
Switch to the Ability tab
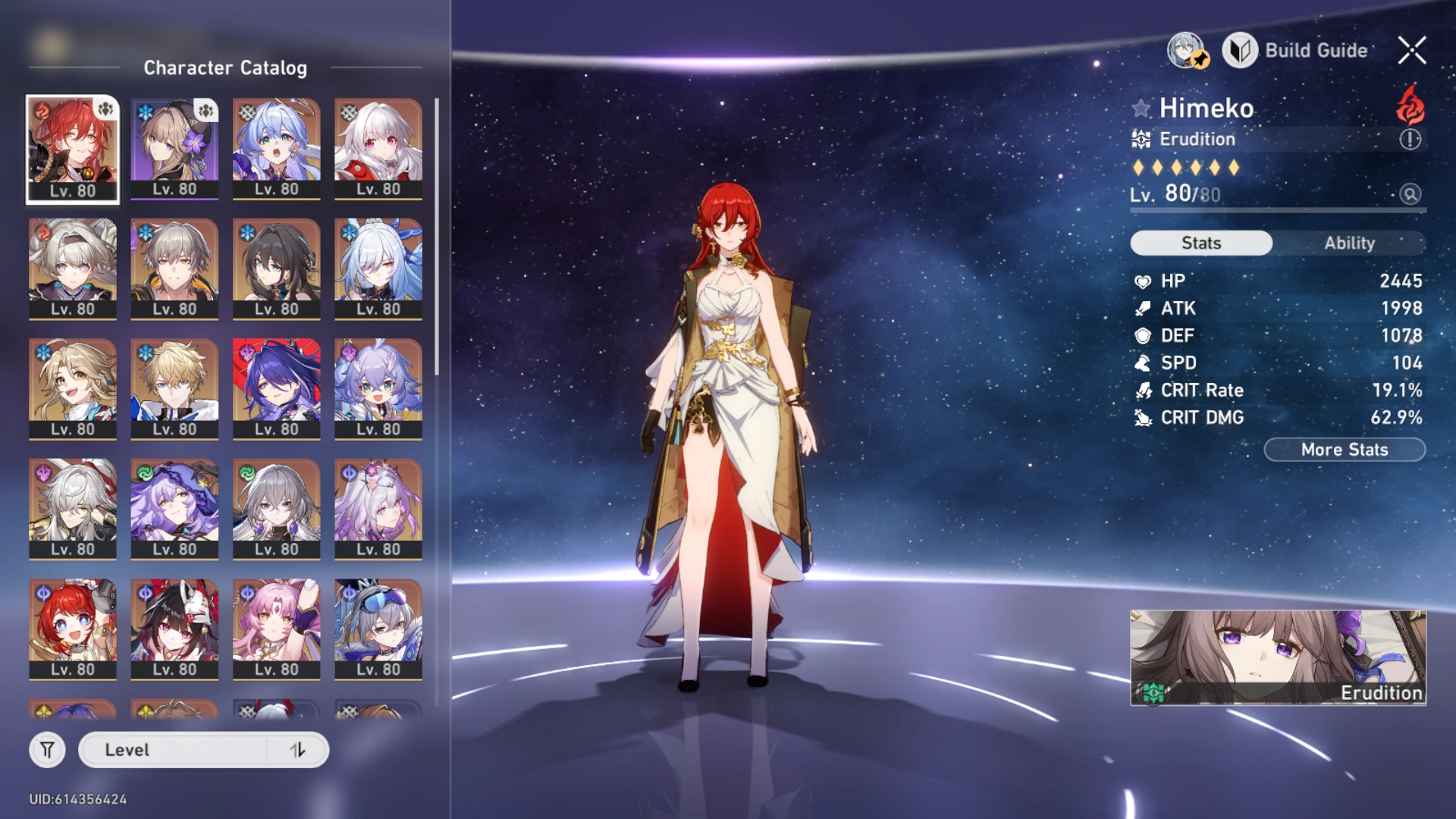click(1350, 243)
